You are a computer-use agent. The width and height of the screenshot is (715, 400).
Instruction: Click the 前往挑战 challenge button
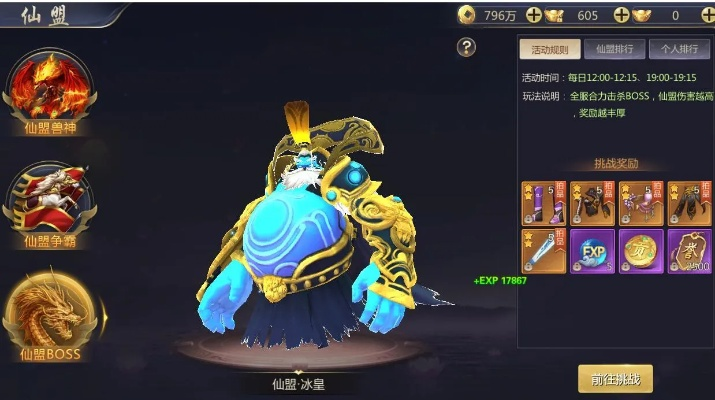pos(615,379)
